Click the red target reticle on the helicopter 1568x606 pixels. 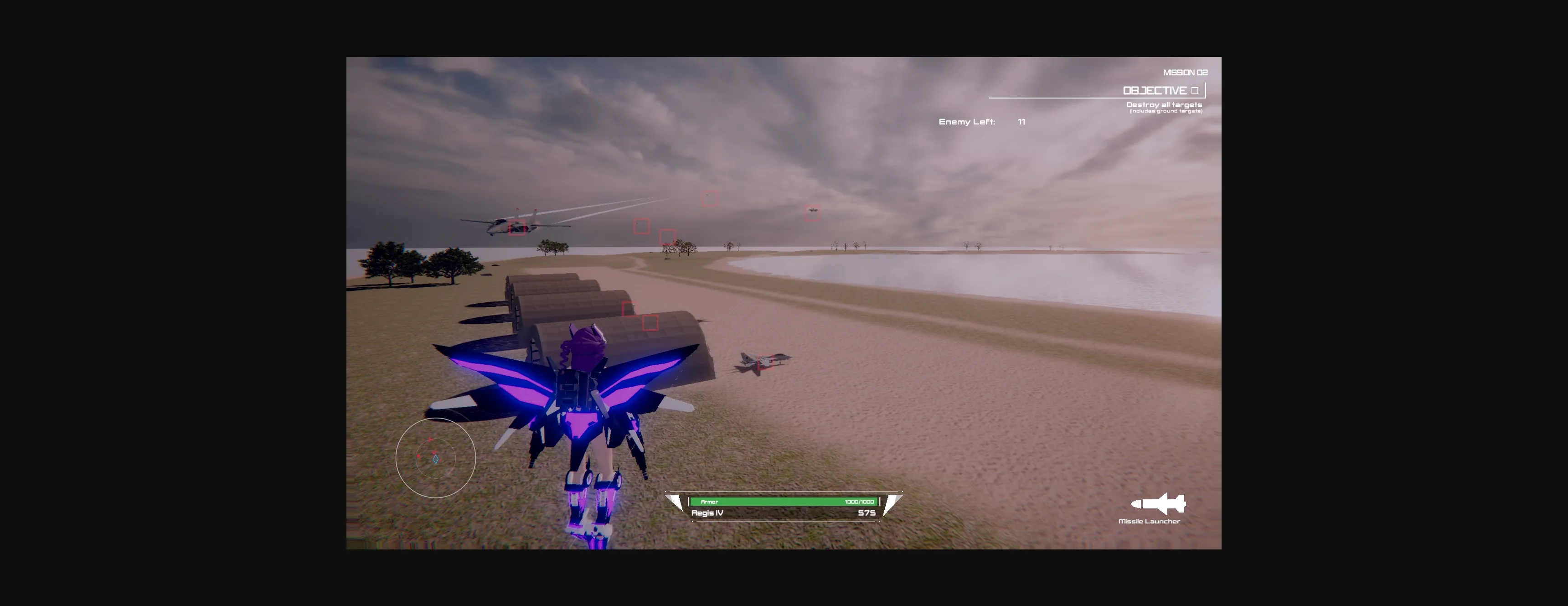pos(518,227)
